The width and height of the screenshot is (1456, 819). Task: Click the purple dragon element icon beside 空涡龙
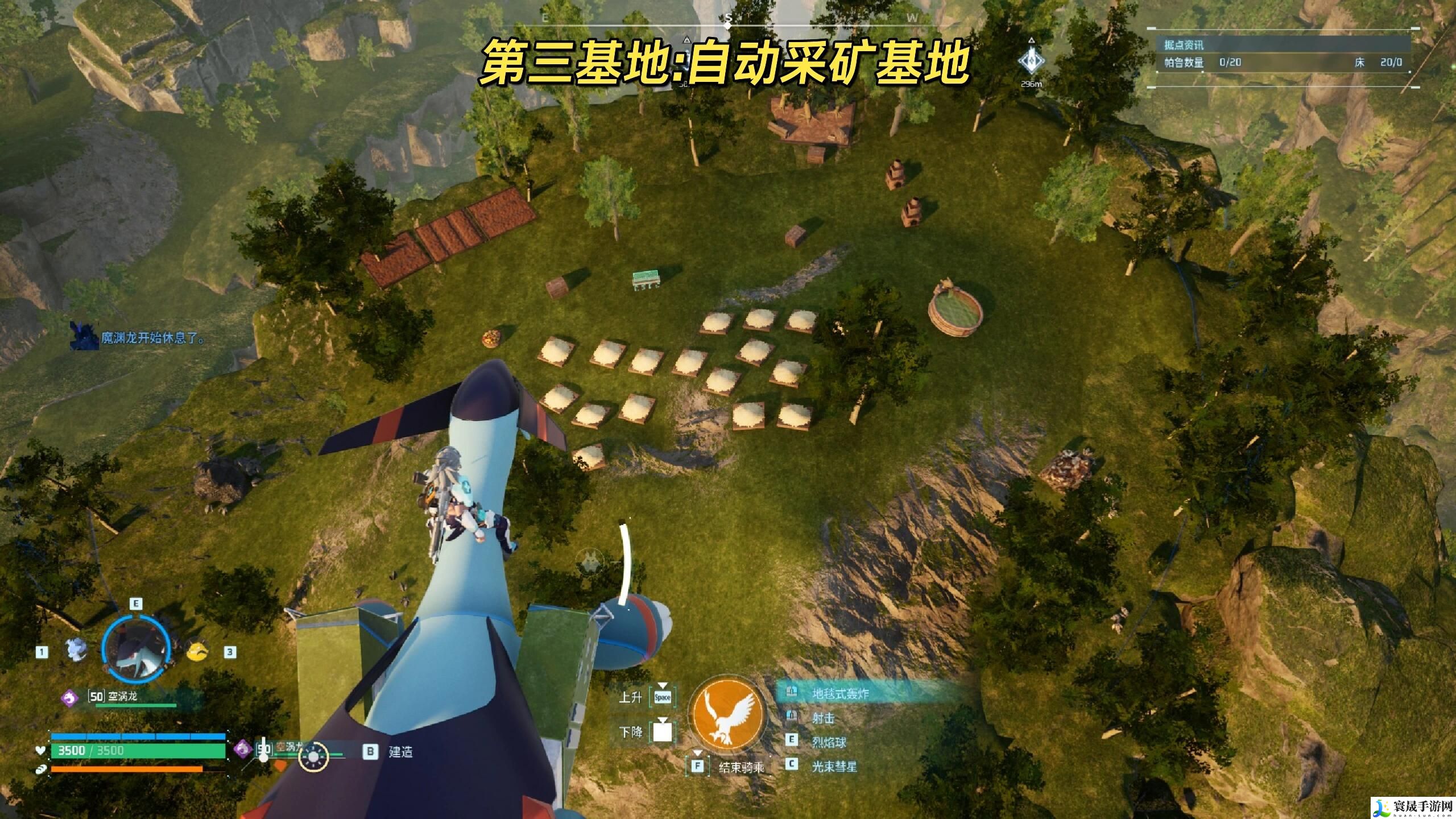[70, 699]
